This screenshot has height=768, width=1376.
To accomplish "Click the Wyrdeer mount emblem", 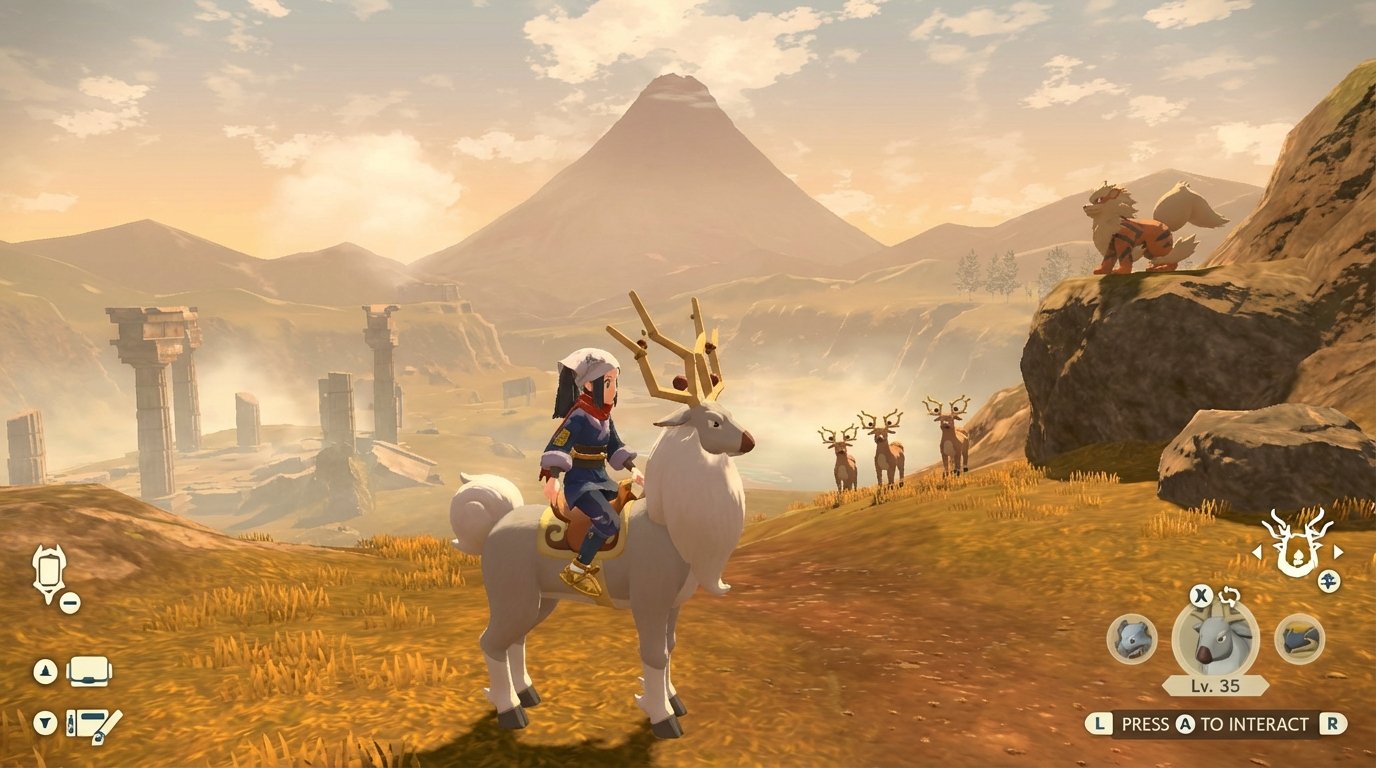I will point(1296,550).
